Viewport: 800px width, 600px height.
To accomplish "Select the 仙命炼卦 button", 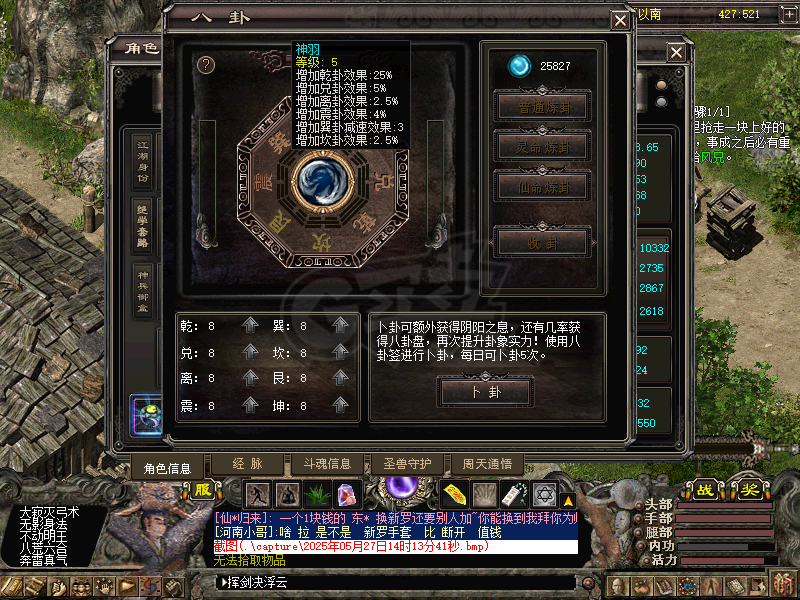I will [543, 186].
